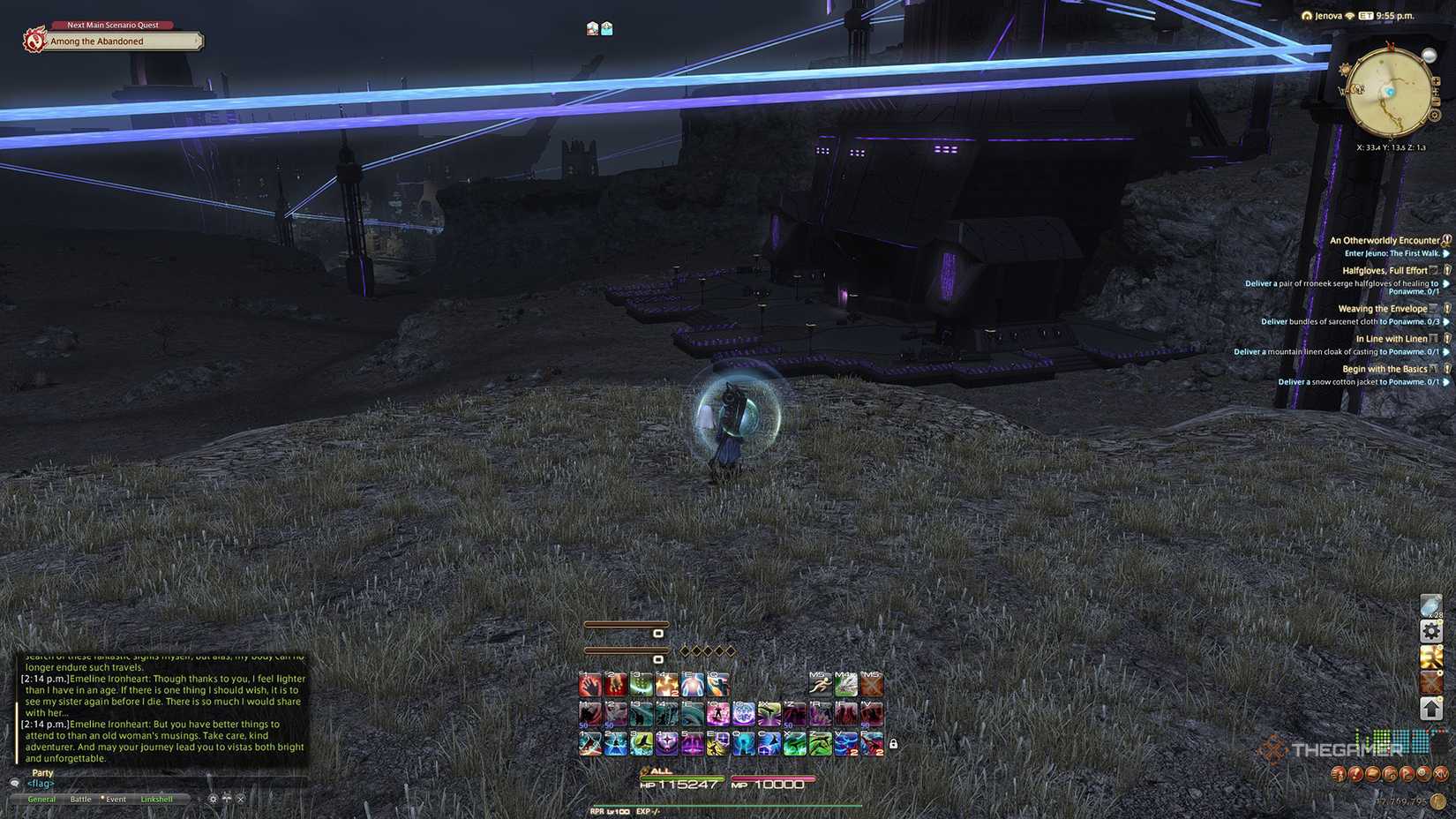Open the system configuration gear icon on right edge
The width and height of the screenshot is (1456, 819).
pyautogui.click(x=1430, y=630)
